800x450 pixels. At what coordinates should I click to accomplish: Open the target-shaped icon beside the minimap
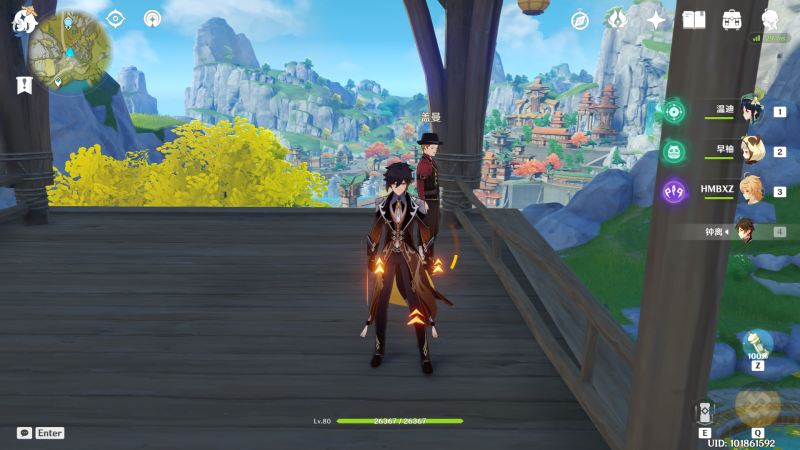tap(115, 18)
